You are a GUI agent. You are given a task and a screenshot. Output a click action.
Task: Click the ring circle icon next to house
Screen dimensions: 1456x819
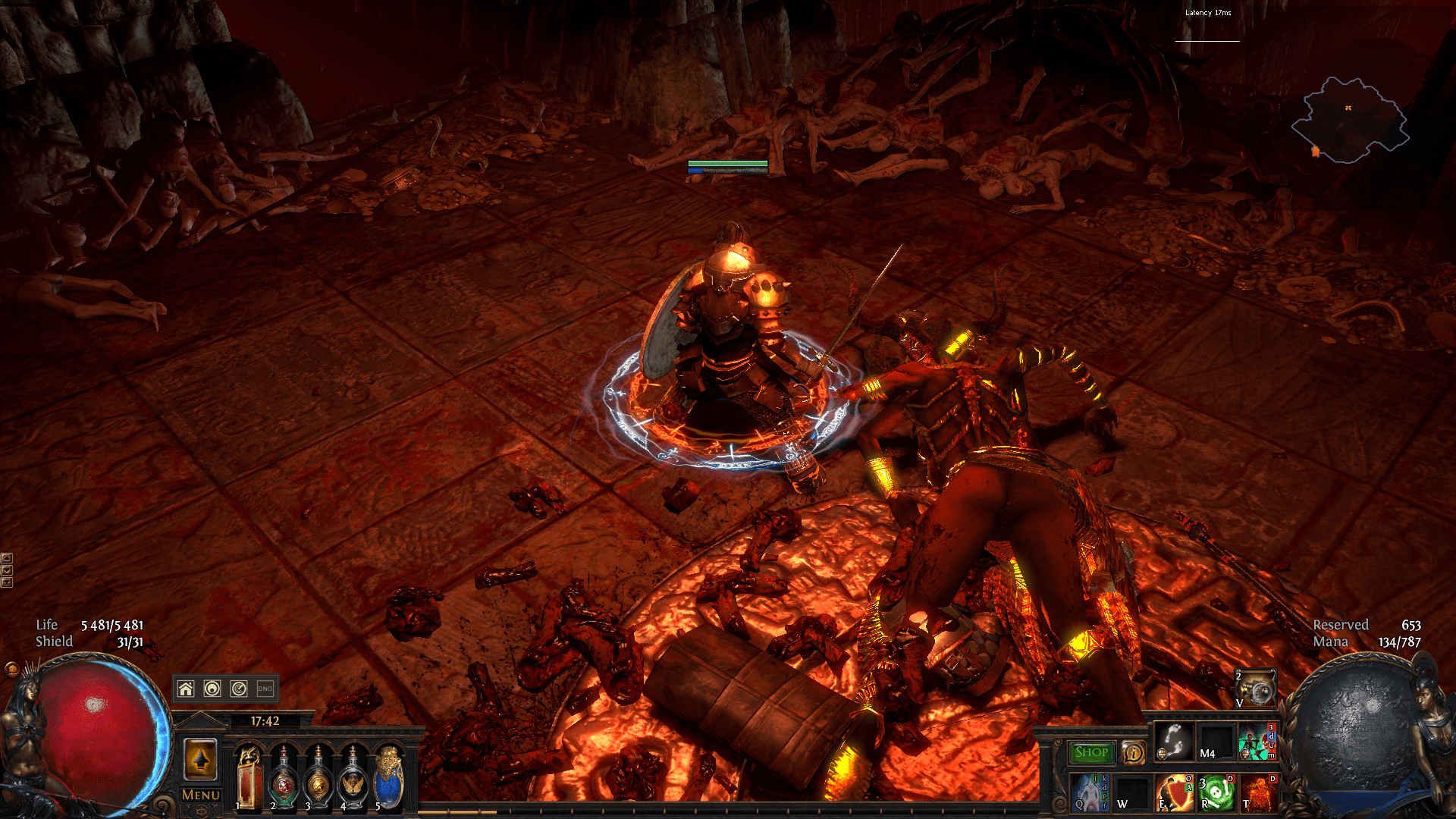212,689
